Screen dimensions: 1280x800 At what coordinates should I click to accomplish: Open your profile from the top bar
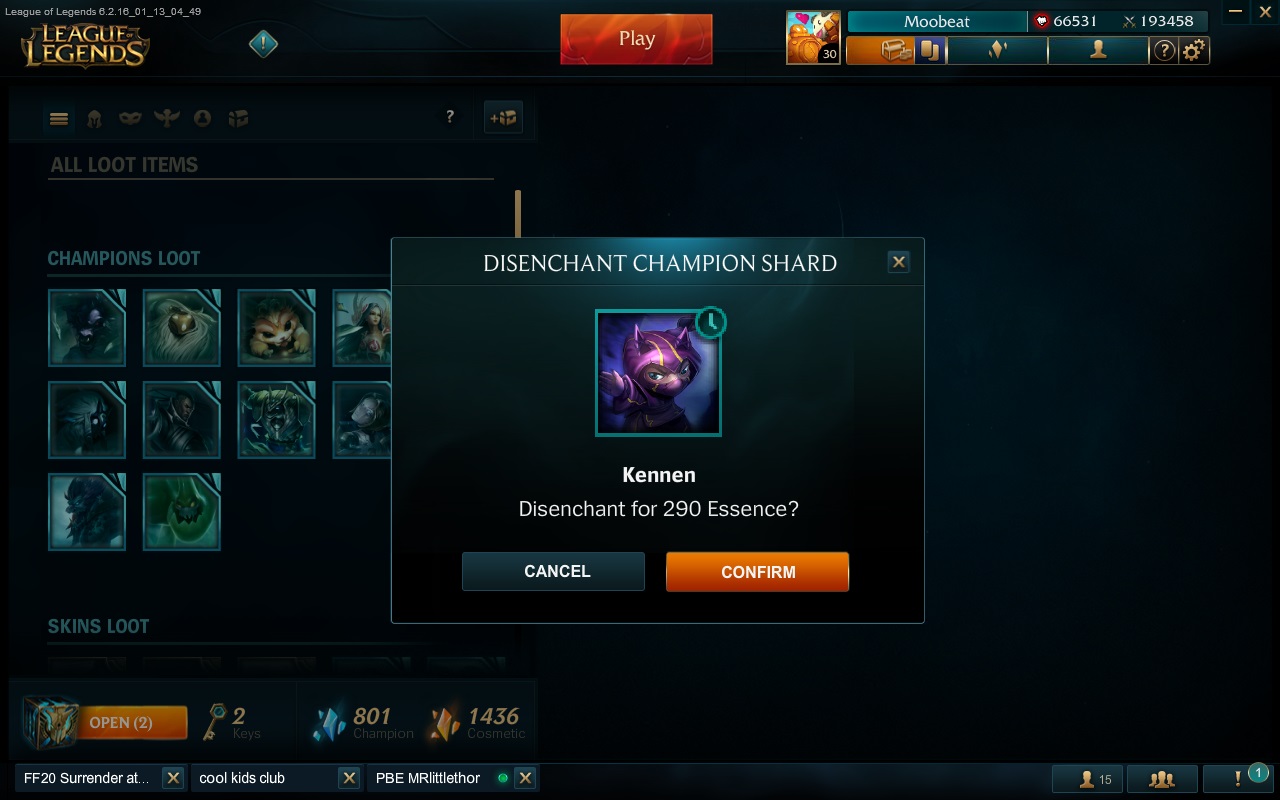[1098, 50]
